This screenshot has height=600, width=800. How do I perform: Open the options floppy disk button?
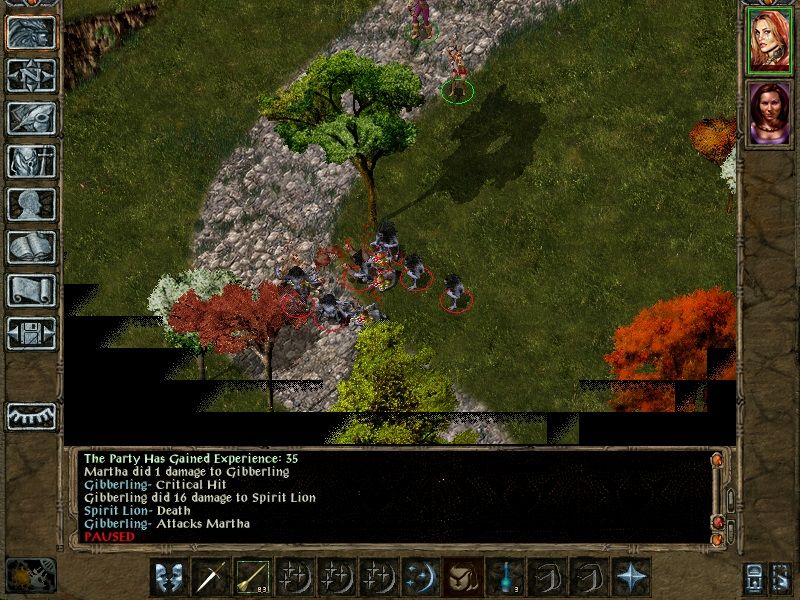click(31, 332)
